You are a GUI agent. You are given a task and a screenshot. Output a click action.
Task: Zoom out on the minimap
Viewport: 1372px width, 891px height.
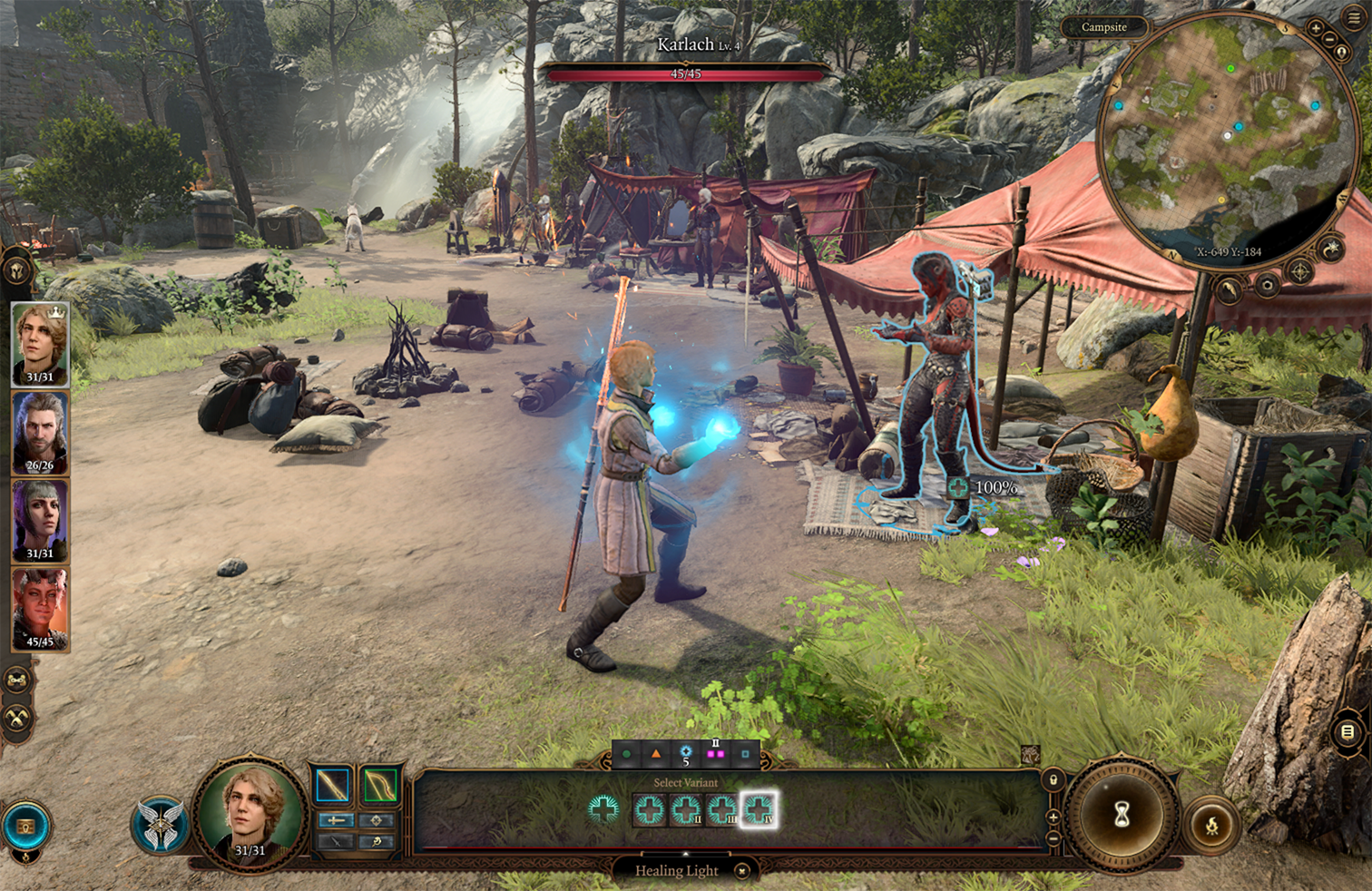pyautogui.click(x=1330, y=38)
